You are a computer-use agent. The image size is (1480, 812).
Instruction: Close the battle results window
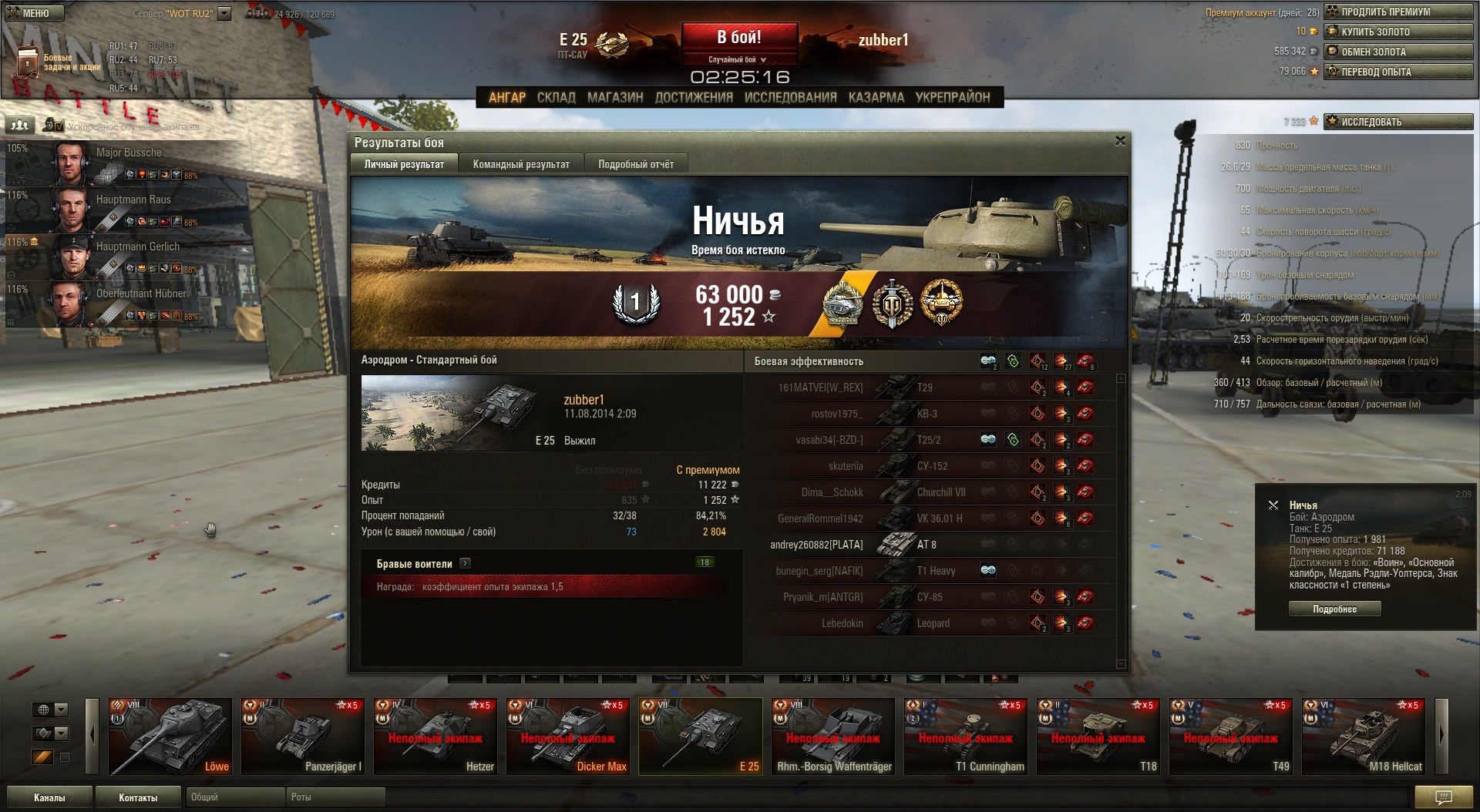1120,141
